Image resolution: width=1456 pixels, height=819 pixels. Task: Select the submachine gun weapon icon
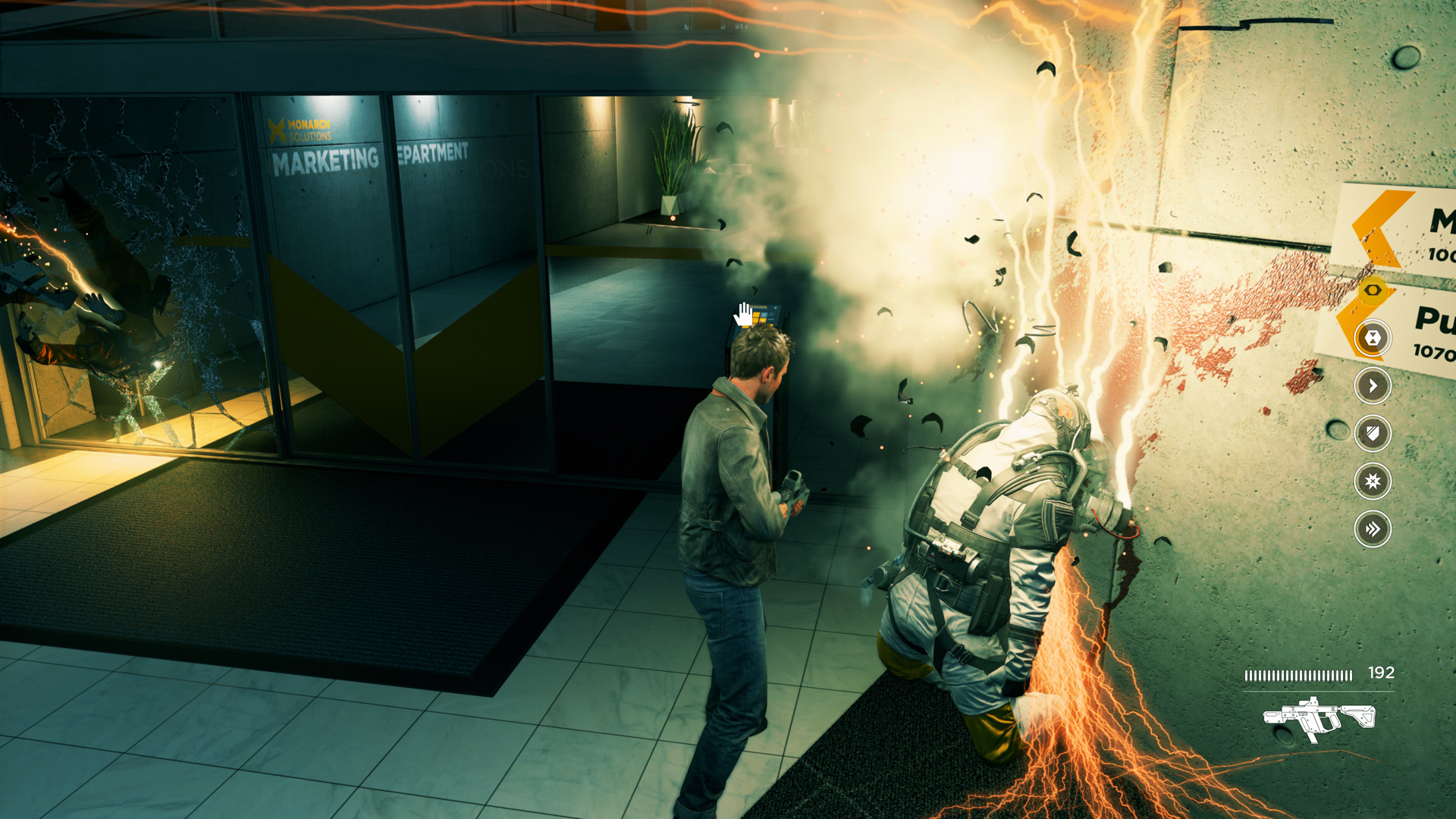pyautogui.click(x=1319, y=718)
